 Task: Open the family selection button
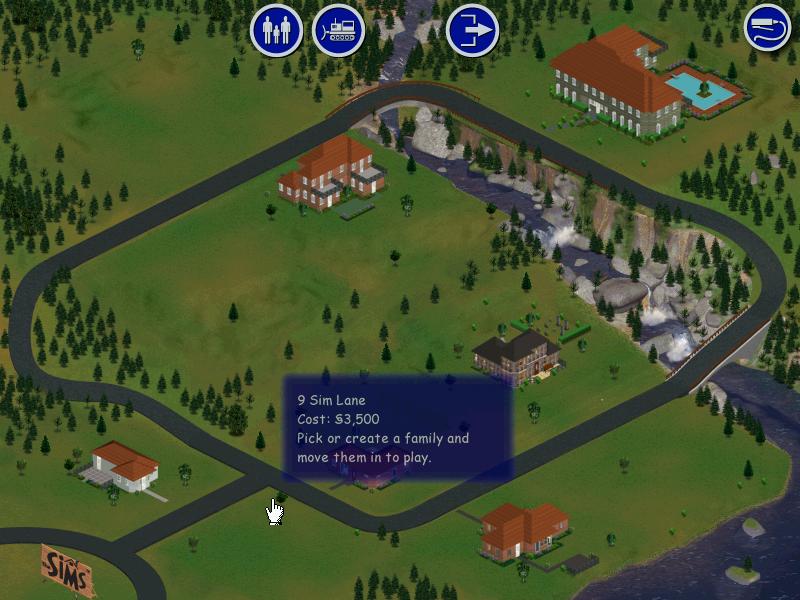tap(276, 30)
